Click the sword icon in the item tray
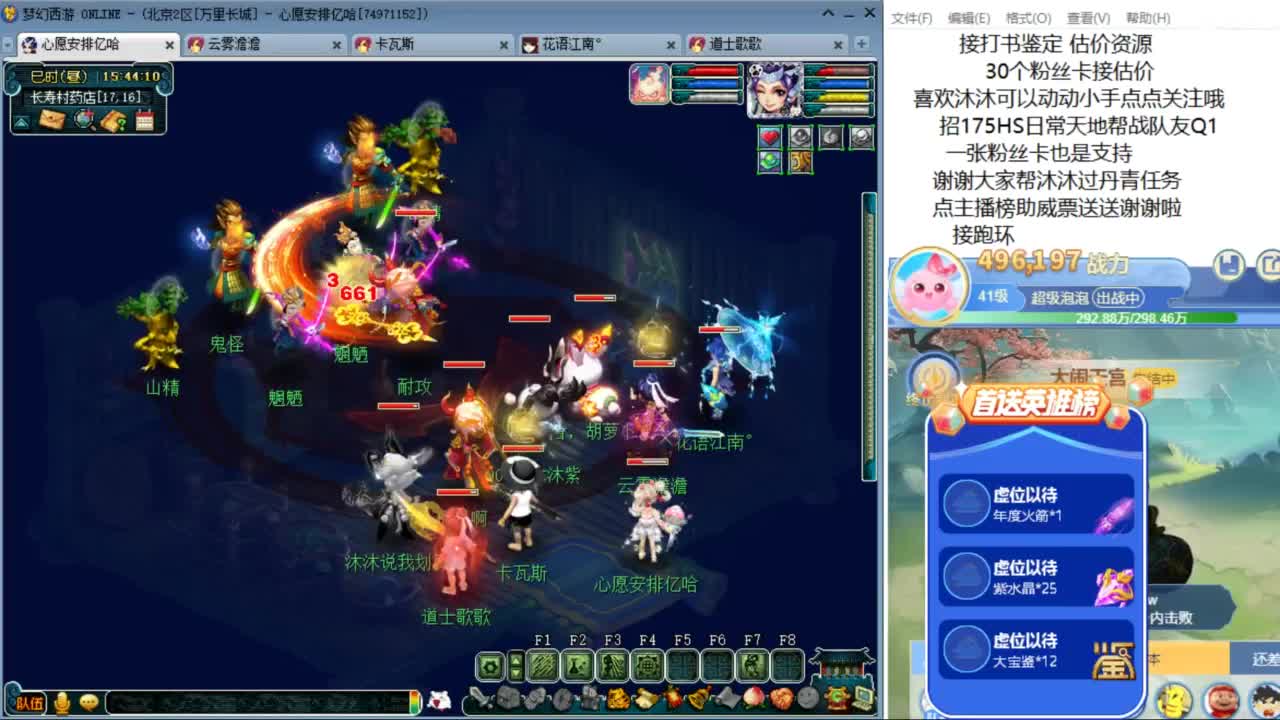 [481, 697]
